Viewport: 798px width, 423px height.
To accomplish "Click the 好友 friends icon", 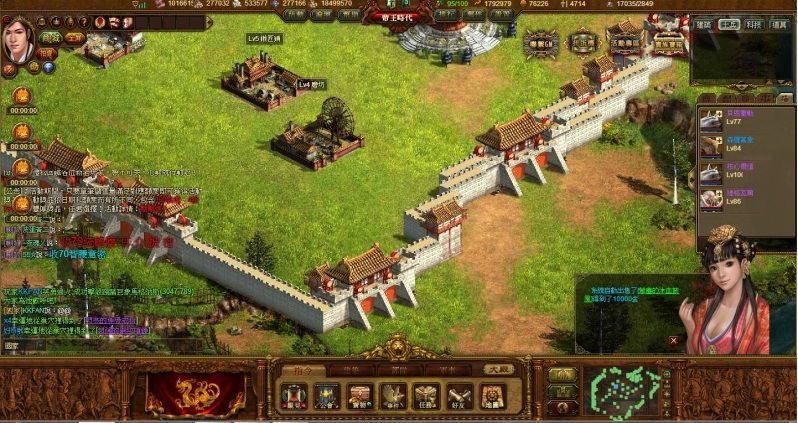I will 458,396.
